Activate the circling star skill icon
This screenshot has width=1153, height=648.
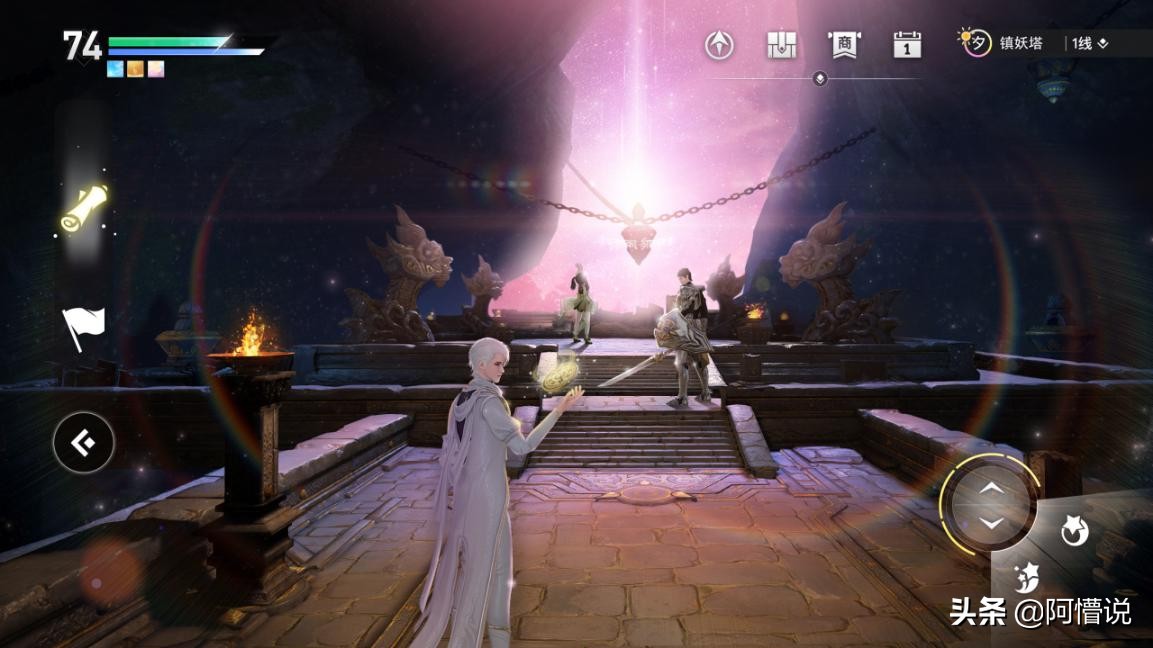click(x=1075, y=533)
